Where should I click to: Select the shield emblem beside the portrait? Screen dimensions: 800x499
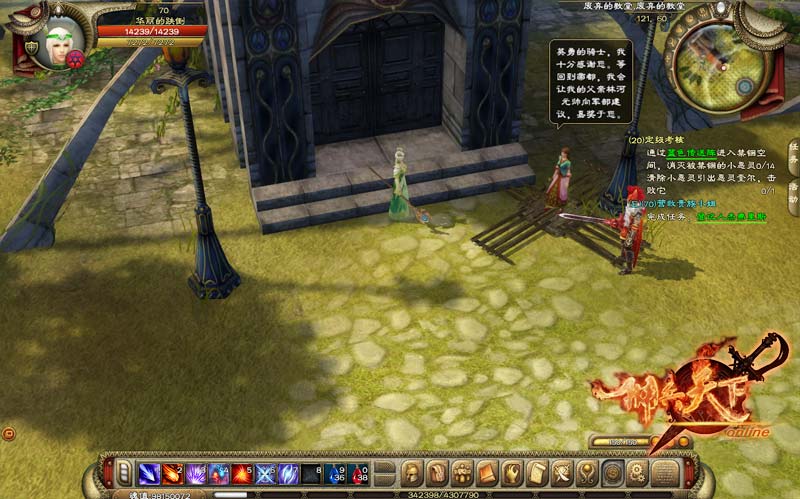tap(32, 47)
